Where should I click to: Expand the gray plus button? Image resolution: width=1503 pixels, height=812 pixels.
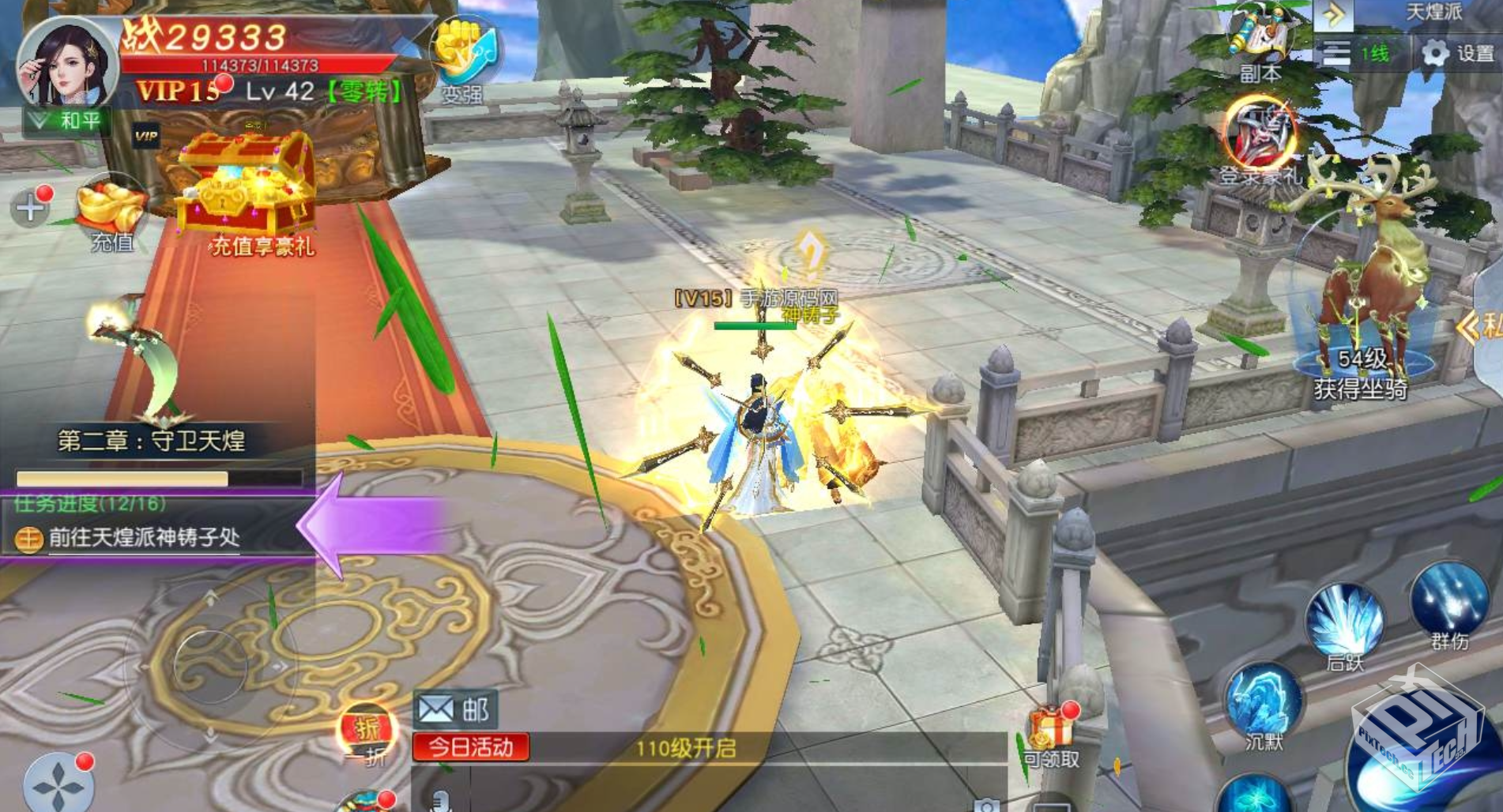coord(30,208)
